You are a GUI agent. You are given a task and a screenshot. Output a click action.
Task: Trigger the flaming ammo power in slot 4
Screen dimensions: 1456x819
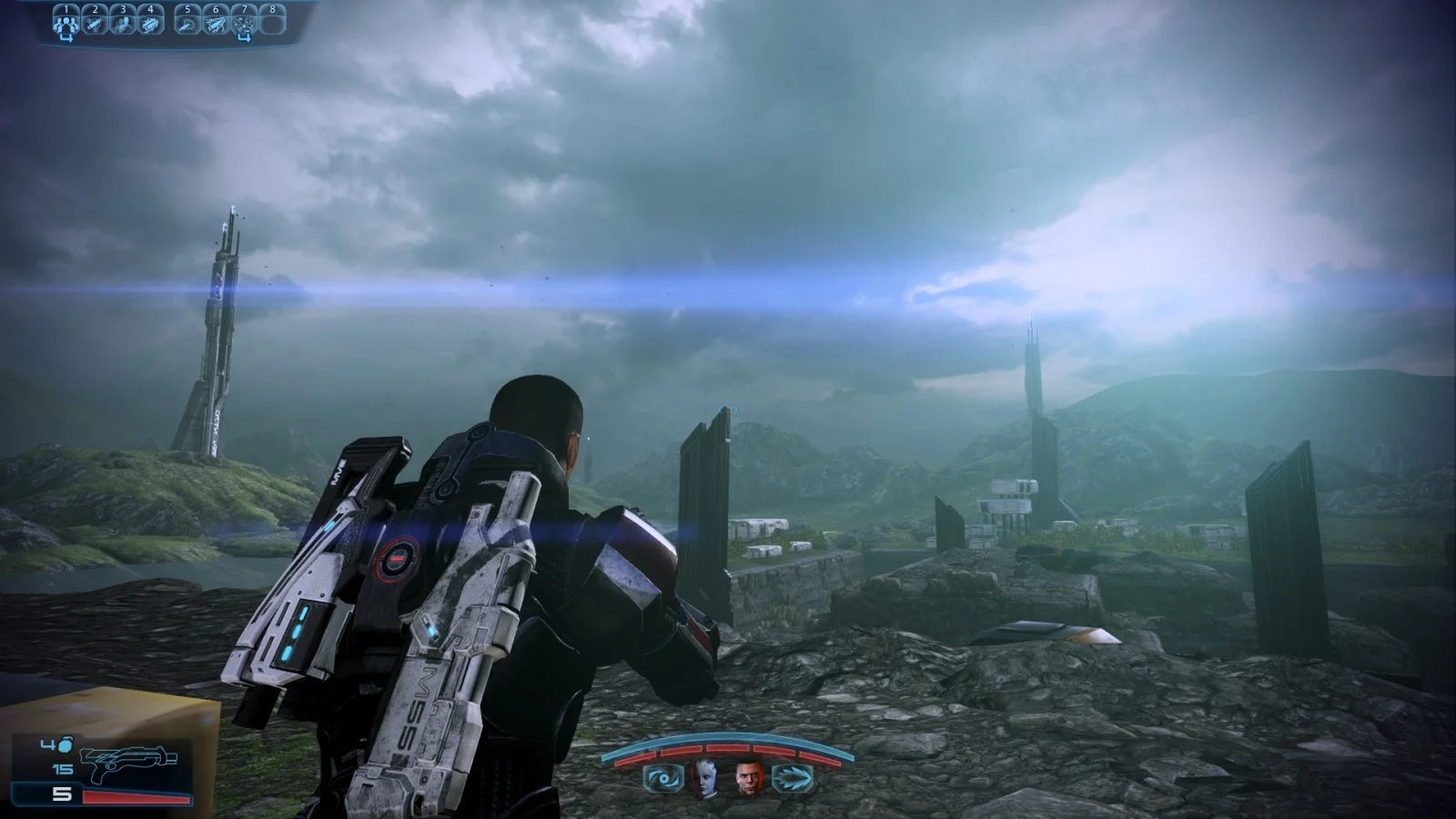click(150, 21)
